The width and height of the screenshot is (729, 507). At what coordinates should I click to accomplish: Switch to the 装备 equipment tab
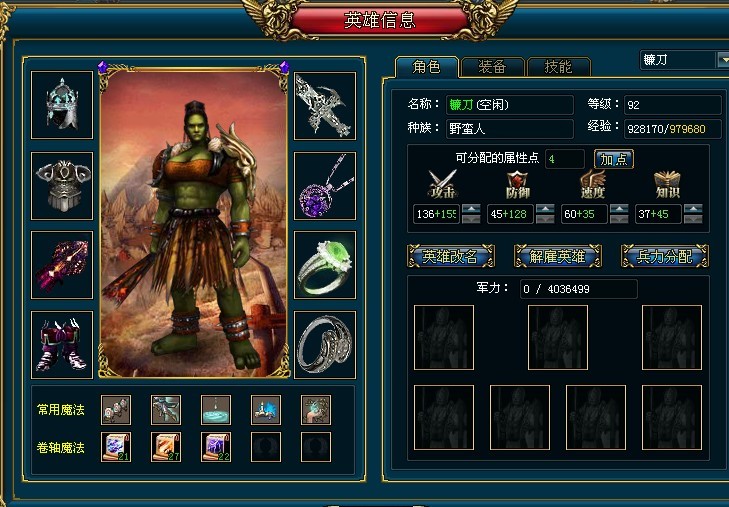492,67
